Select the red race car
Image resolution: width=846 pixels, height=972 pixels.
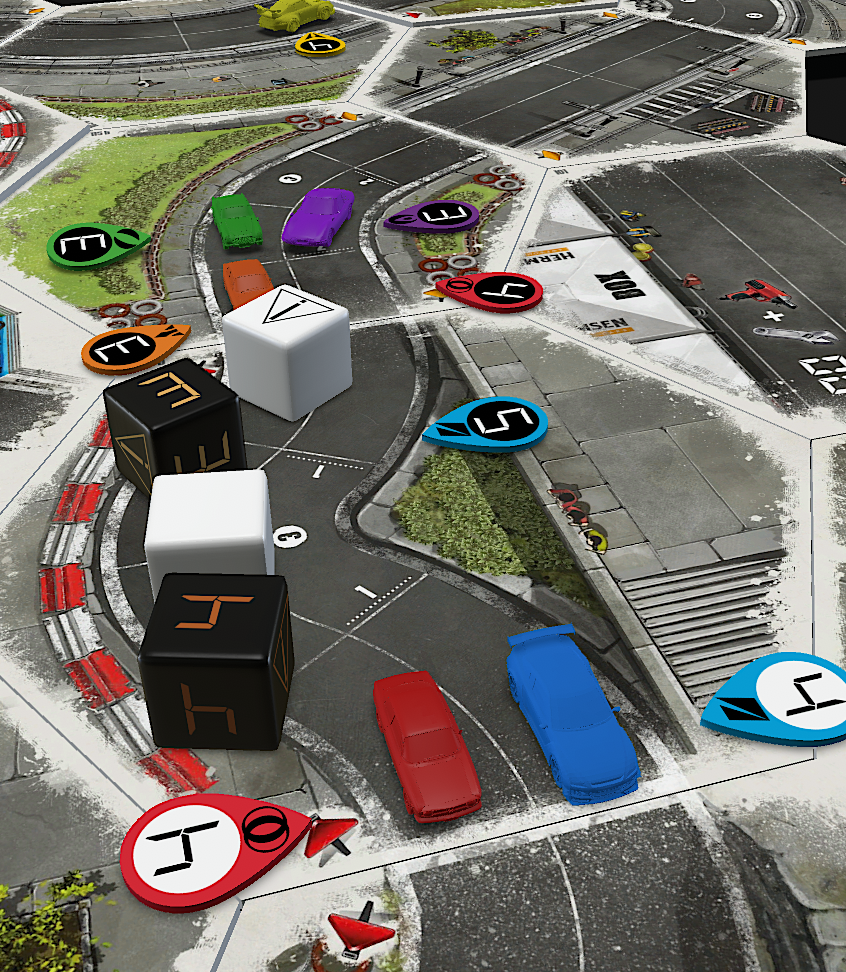click(x=426, y=744)
